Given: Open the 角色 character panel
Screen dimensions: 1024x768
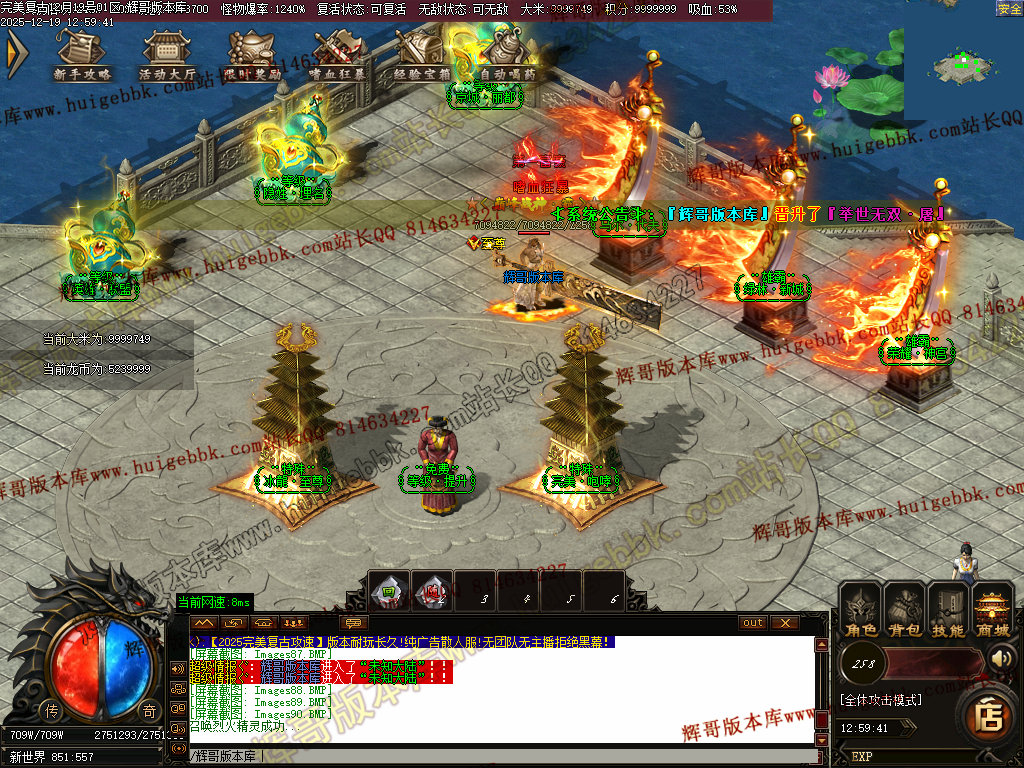Looking at the screenshot, I should coord(861,610).
